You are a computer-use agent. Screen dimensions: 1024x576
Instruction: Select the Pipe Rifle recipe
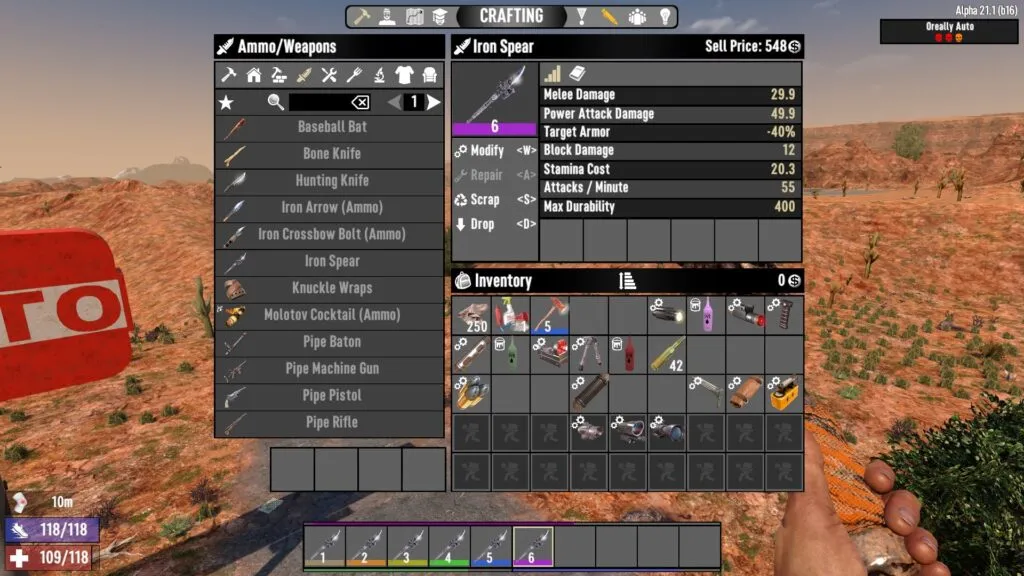point(330,422)
